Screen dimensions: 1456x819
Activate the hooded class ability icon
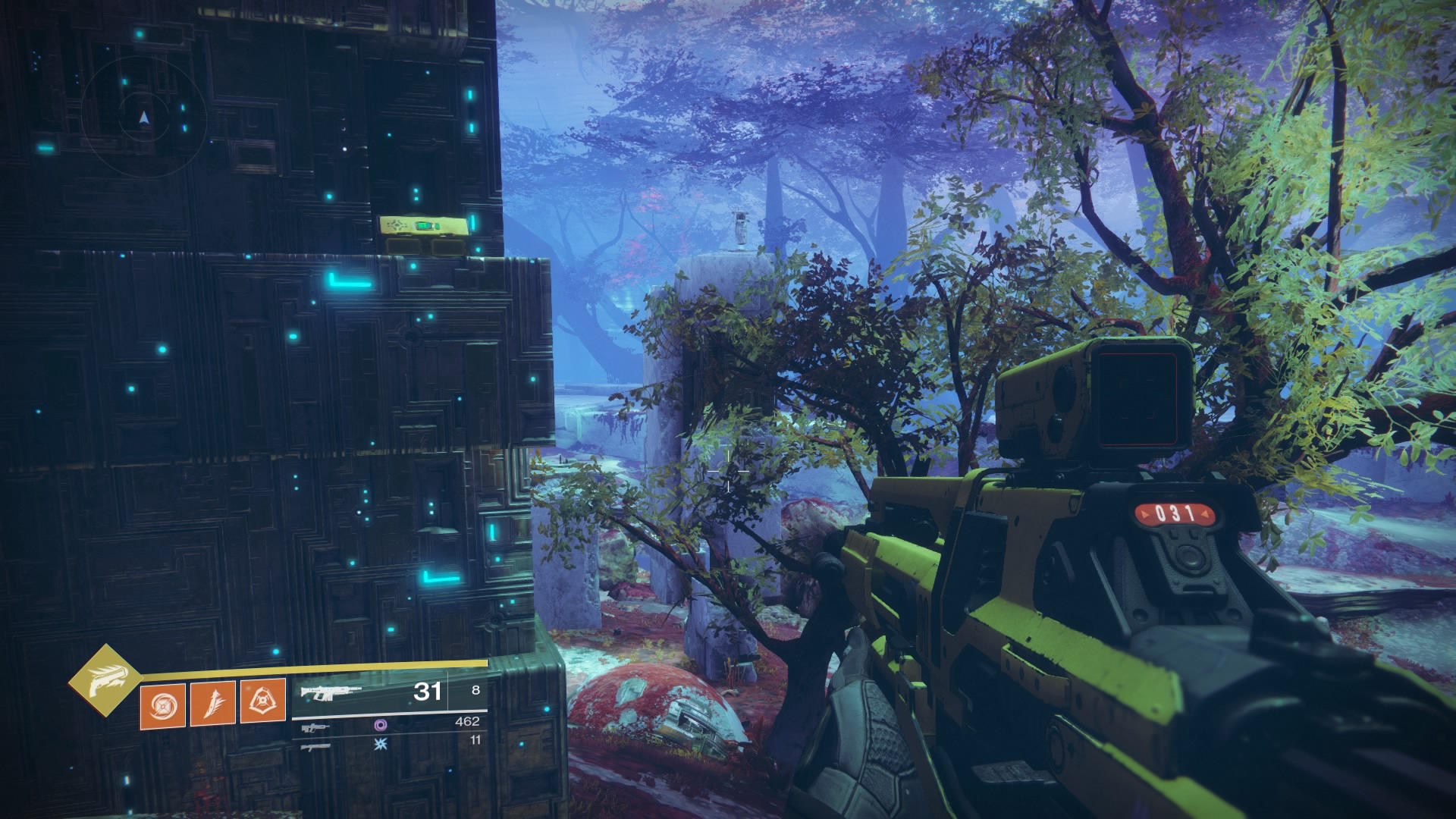[262, 701]
